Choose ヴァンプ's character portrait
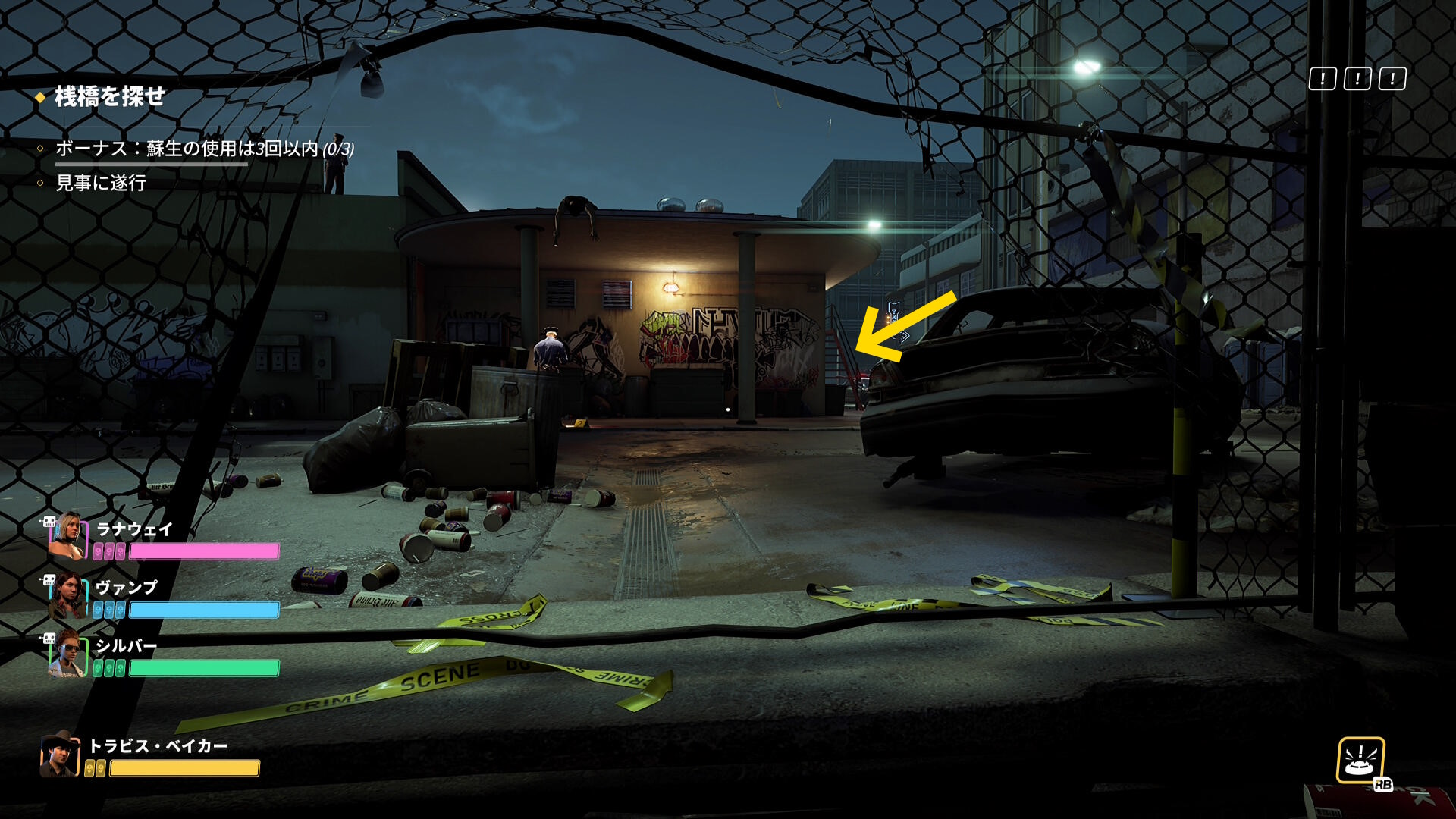Screen dimensions: 1456x819 click(67, 596)
